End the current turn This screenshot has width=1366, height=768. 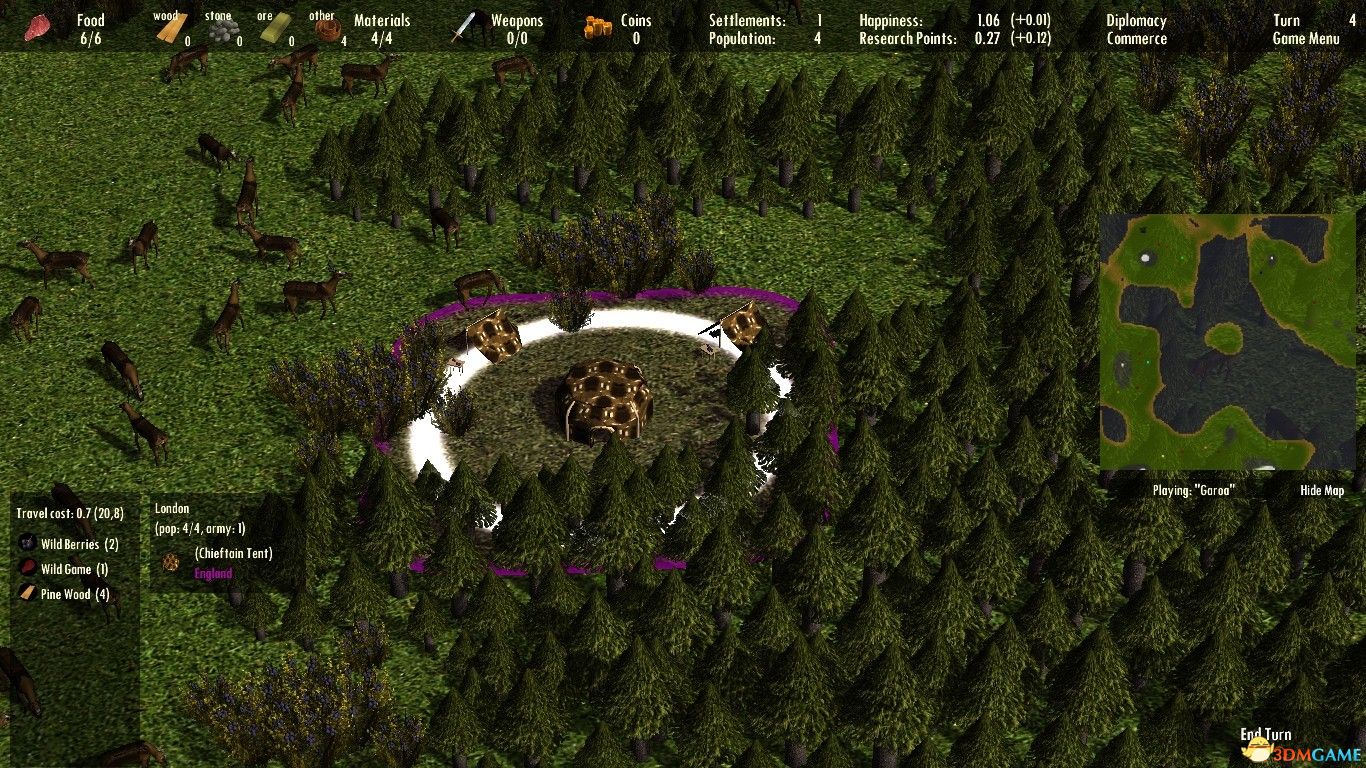(1266, 735)
